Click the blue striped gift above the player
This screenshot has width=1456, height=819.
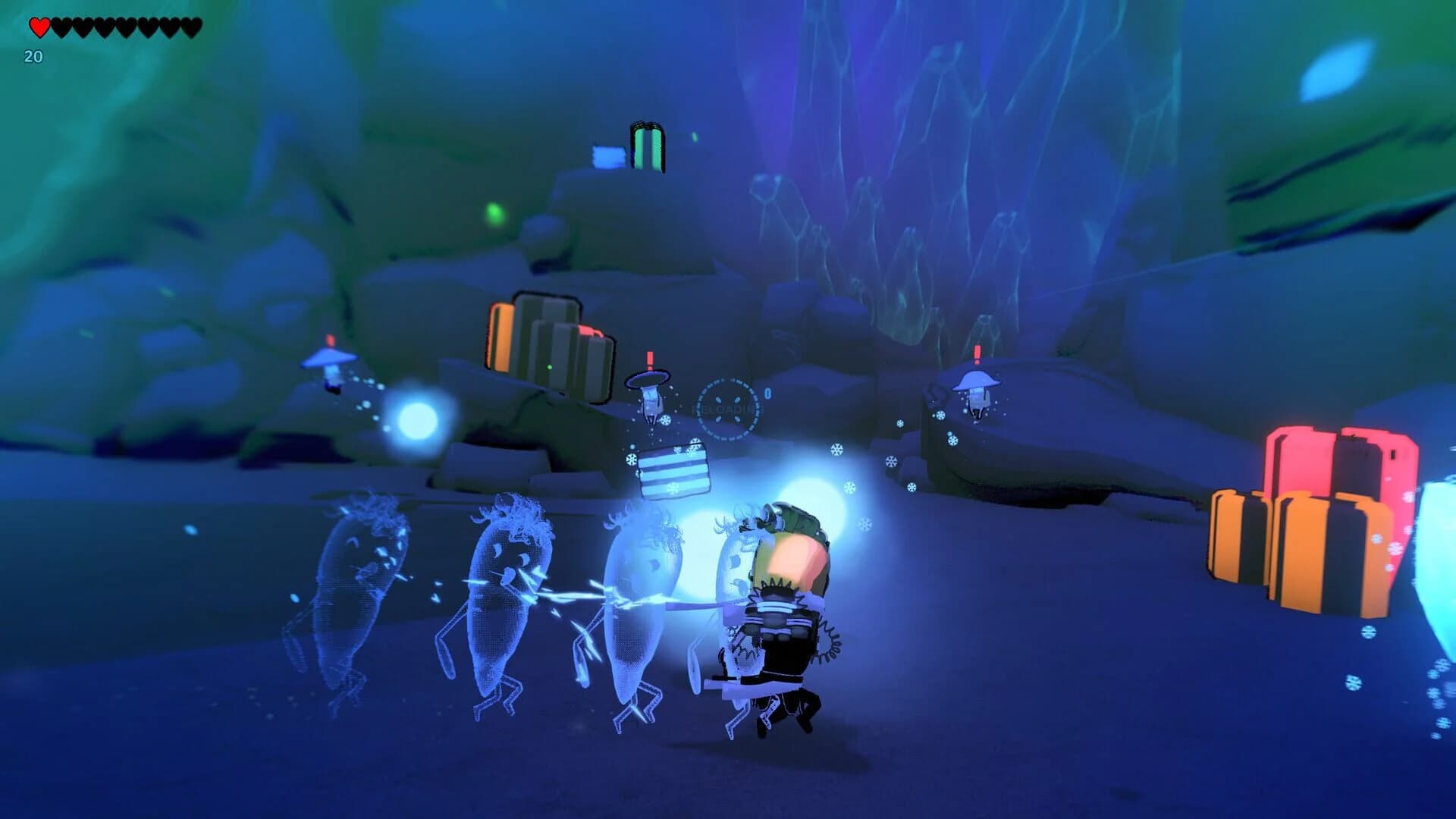(673, 469)
